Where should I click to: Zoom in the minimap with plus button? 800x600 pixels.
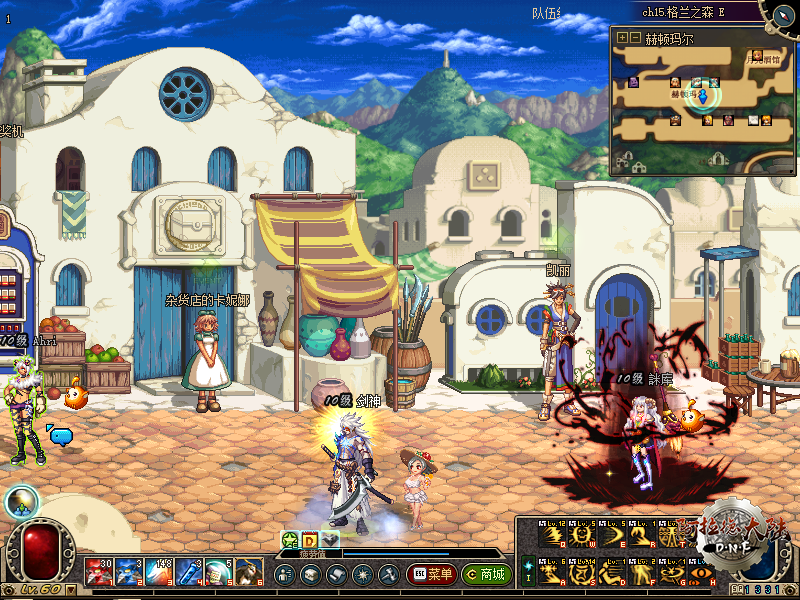(x=623, y=38)
